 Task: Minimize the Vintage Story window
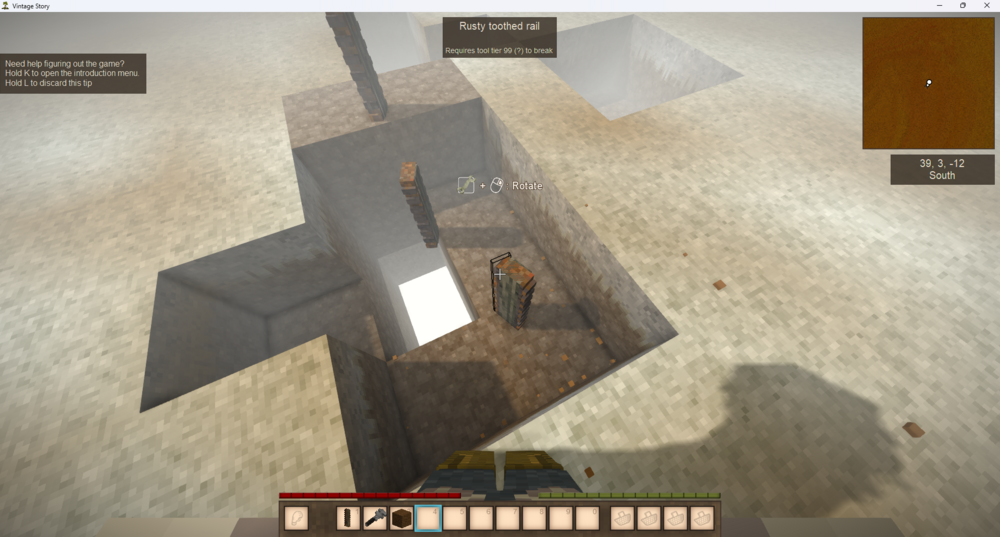tap(941, 5)
